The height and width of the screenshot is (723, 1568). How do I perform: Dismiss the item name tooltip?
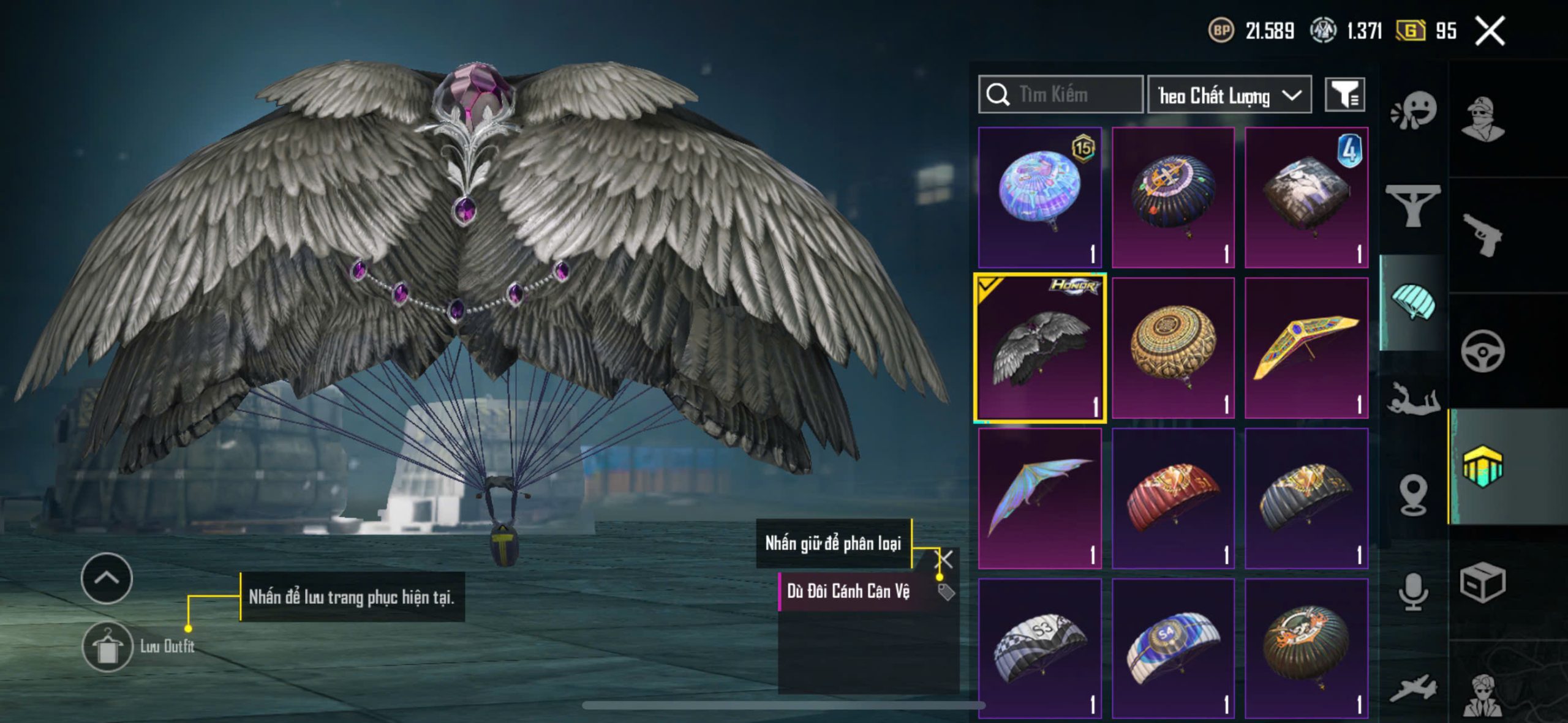pyautogui.click(x=944, y=558)
